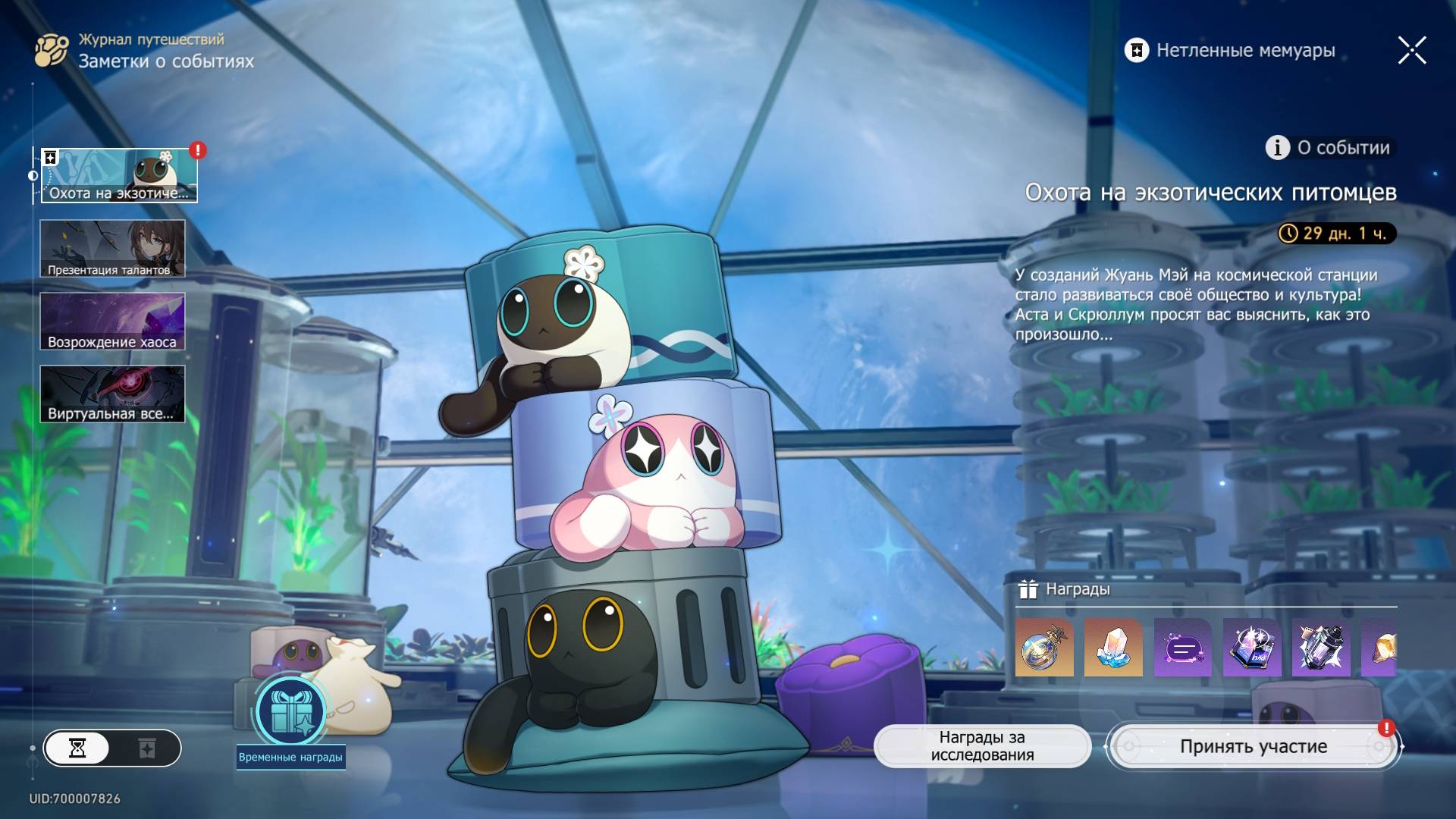Select the Охота на экзотических питомцев event
The height and width of the screenshot is (819, 1456).
coord(119,176)
